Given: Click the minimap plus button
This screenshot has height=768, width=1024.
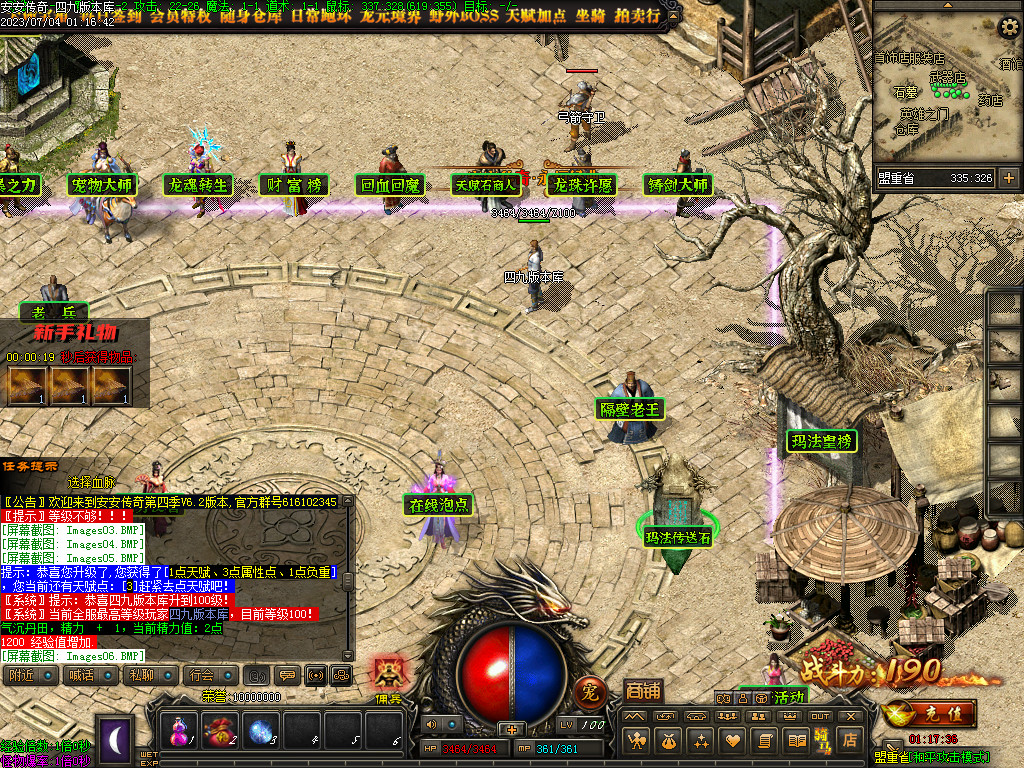Looking at the screenshot, I should (1008, 178).
